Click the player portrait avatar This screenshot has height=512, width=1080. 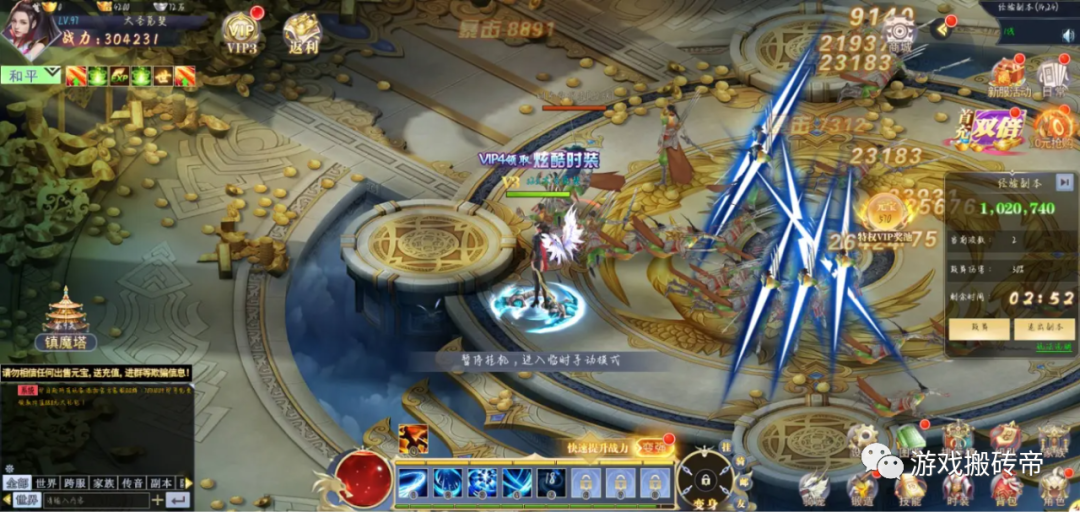pyautogui.click(x=30, y=28)
